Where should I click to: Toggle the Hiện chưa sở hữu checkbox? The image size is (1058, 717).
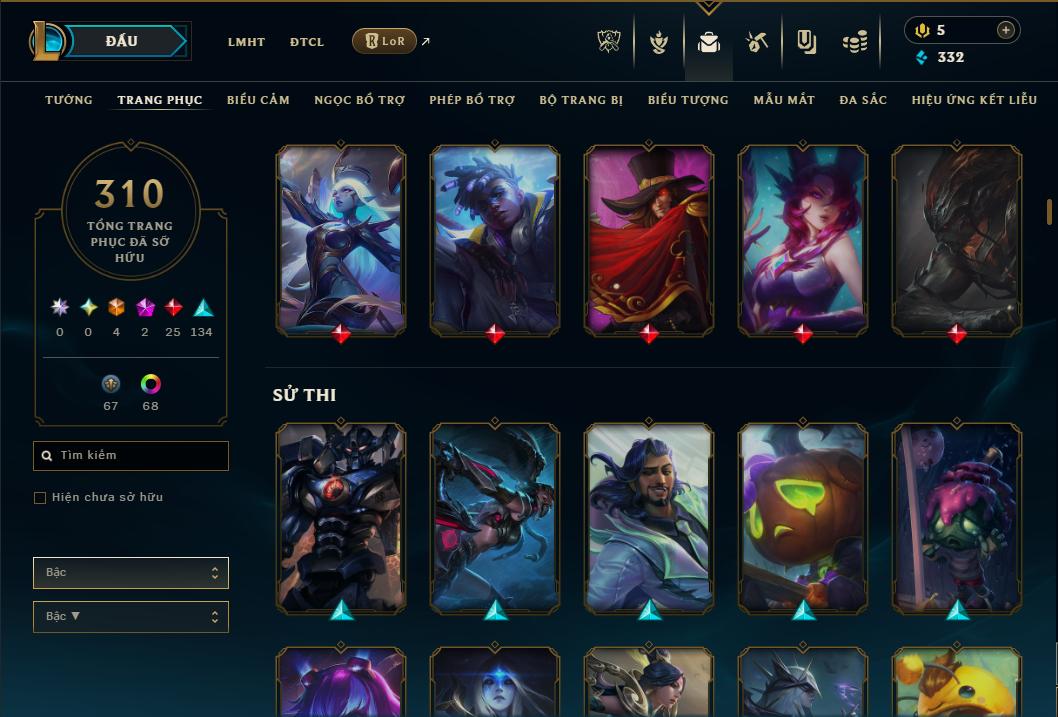[x=40, y=498]
